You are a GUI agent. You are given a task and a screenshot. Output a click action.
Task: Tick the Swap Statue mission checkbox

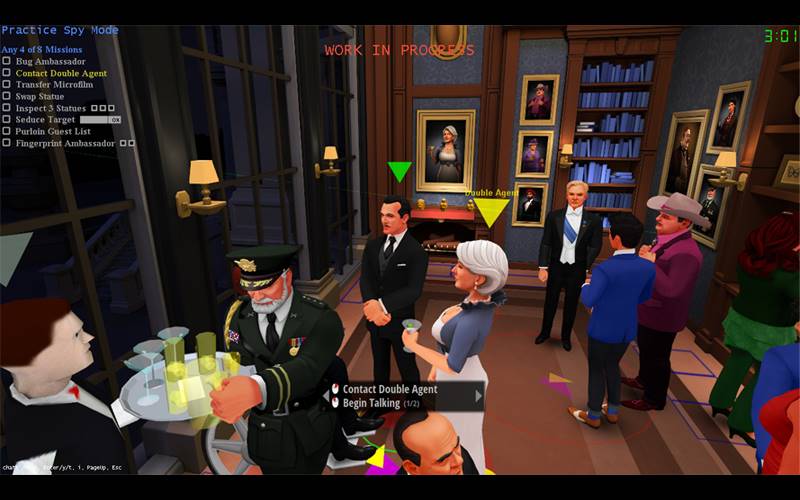[x=6, y=96]
